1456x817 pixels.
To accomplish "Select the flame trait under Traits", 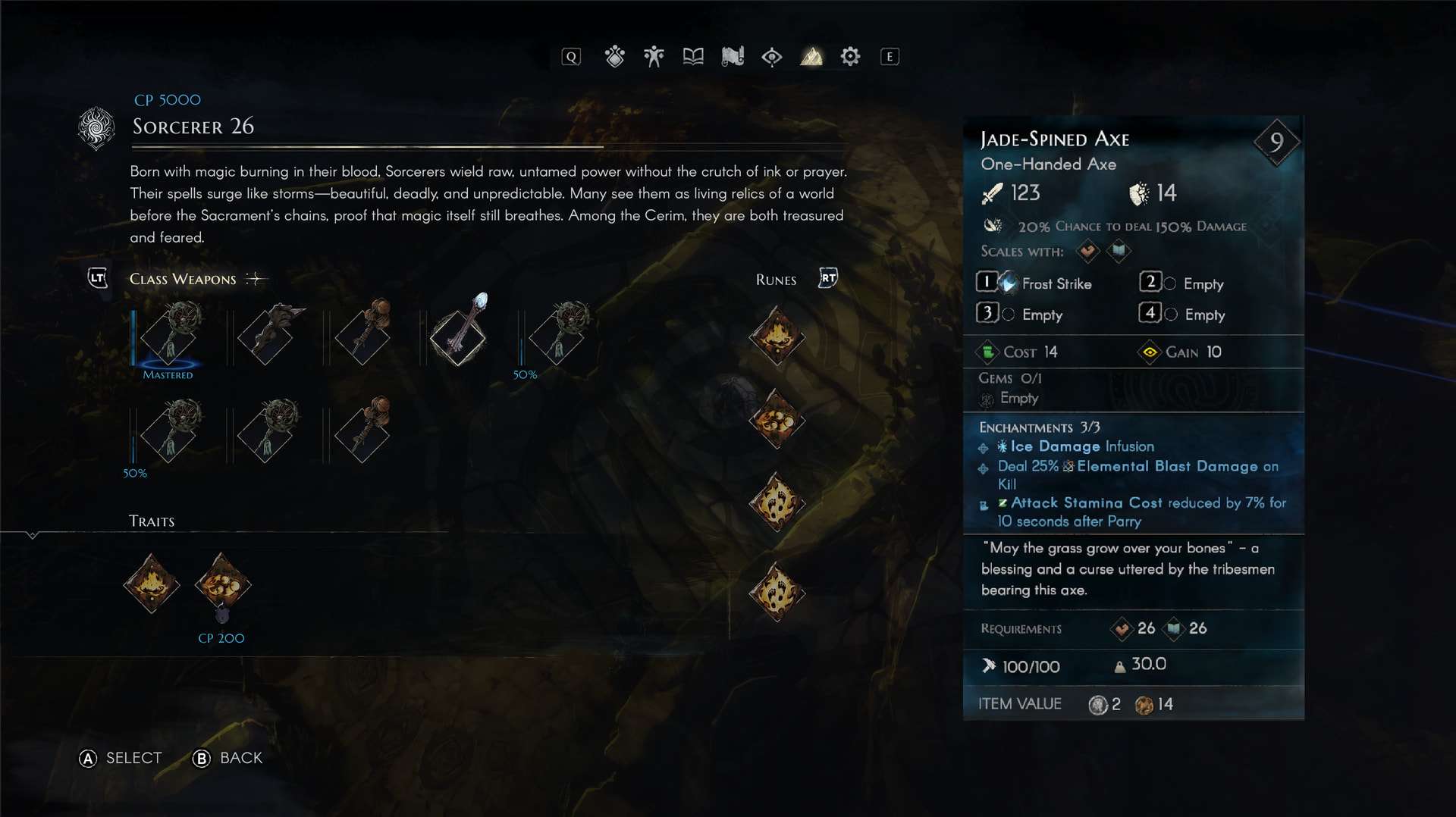I will pyautogui.click(x=152, y=584).
